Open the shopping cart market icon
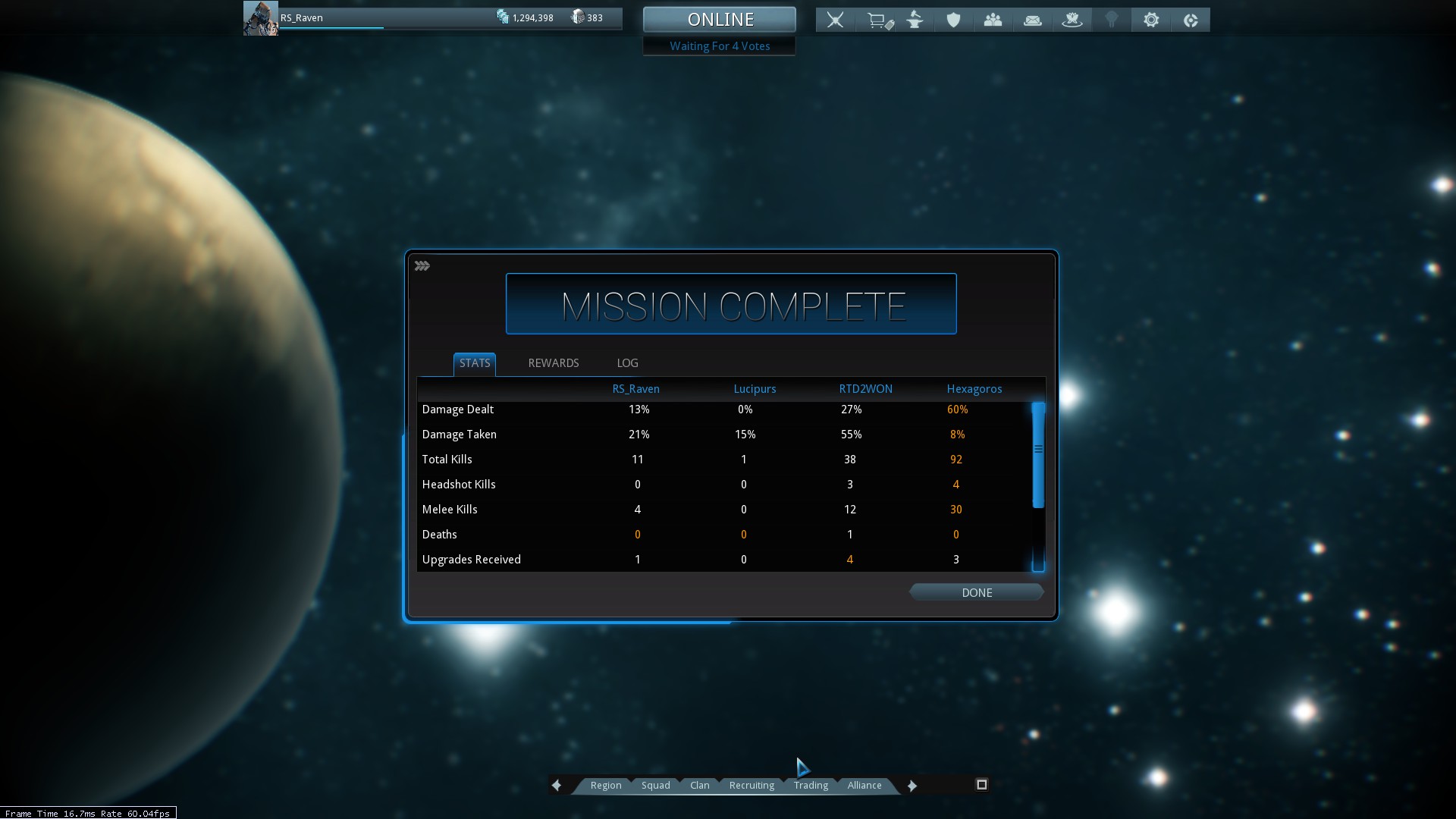Image resolution: width=1456 pixels, height=819 pixels. click(878, 20)
